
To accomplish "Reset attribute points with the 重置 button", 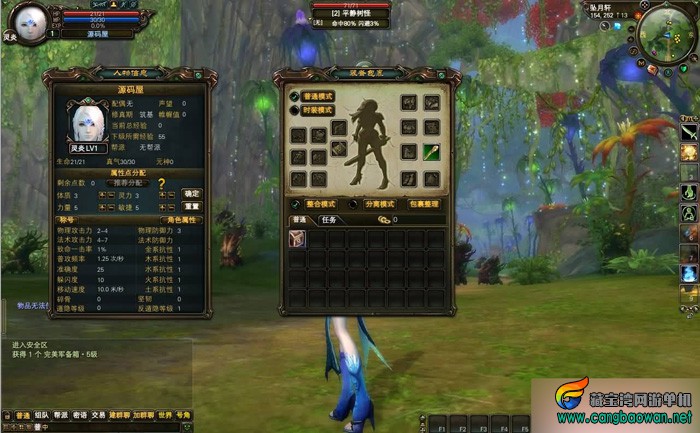I will coord(191,206).
